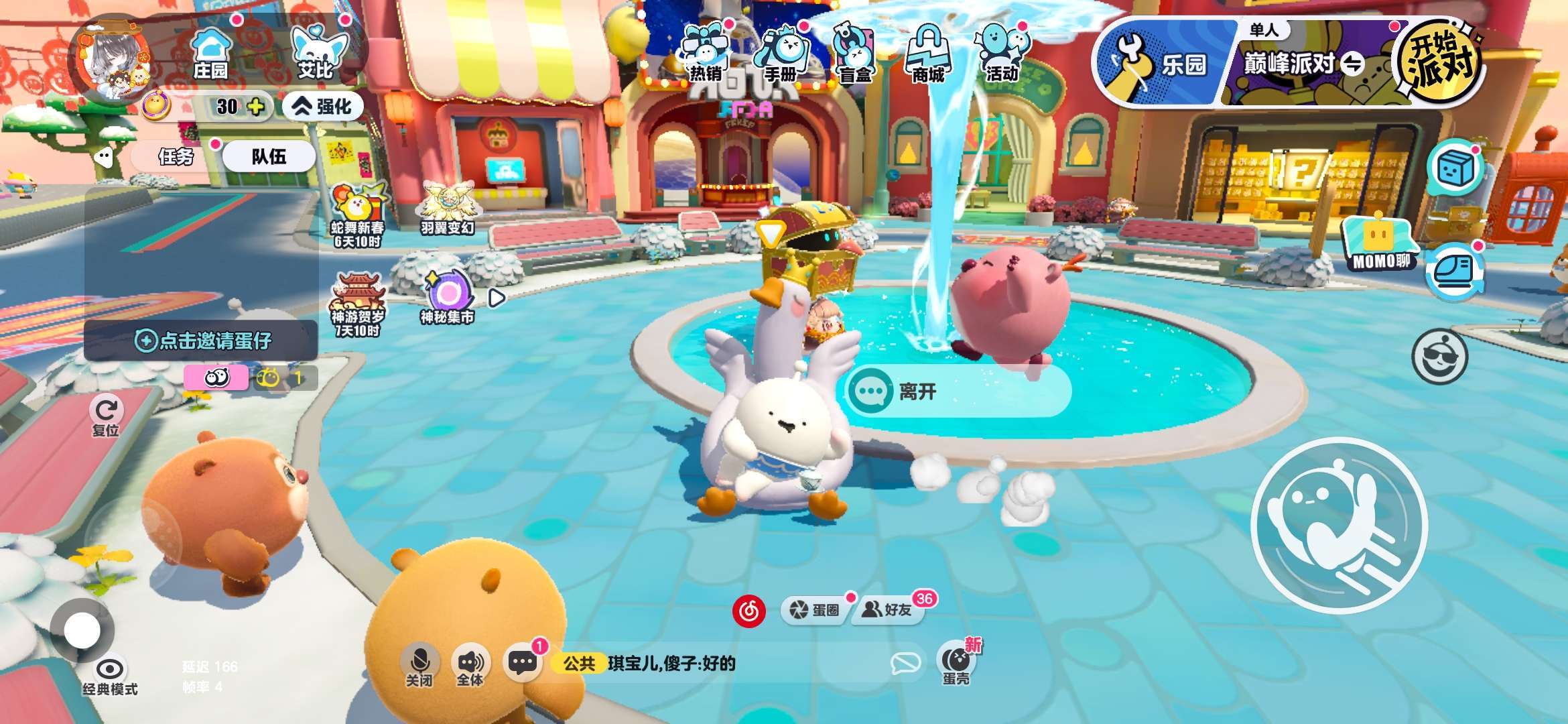Switch to the 任务 tab
This screenshot has height=724, width=1568.
tap(176, 157)
